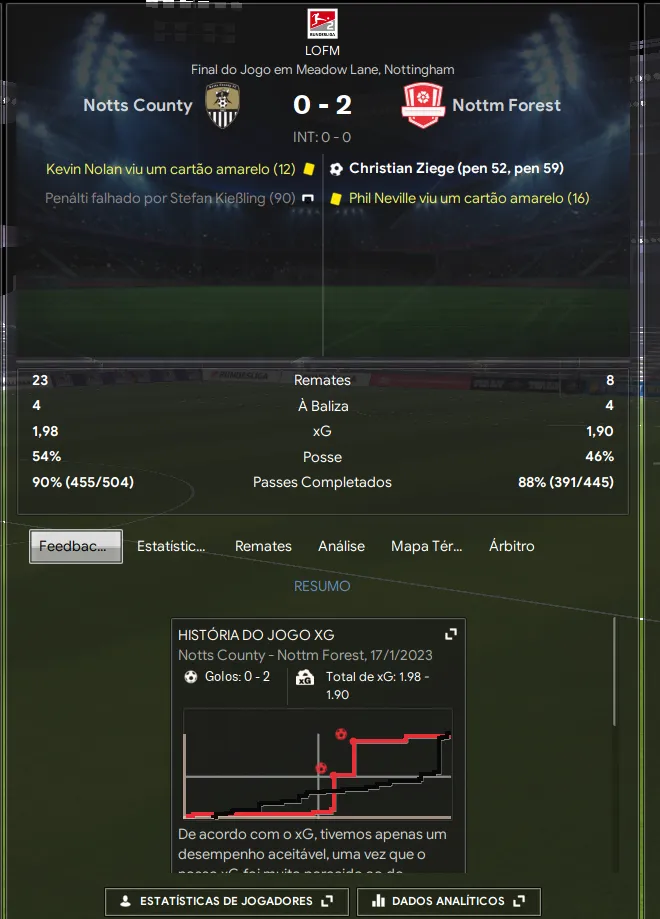The height and width of the screenshot is (919, 660).
Task: Select Phil Neville's yellow card event
Action: point(468,198)
